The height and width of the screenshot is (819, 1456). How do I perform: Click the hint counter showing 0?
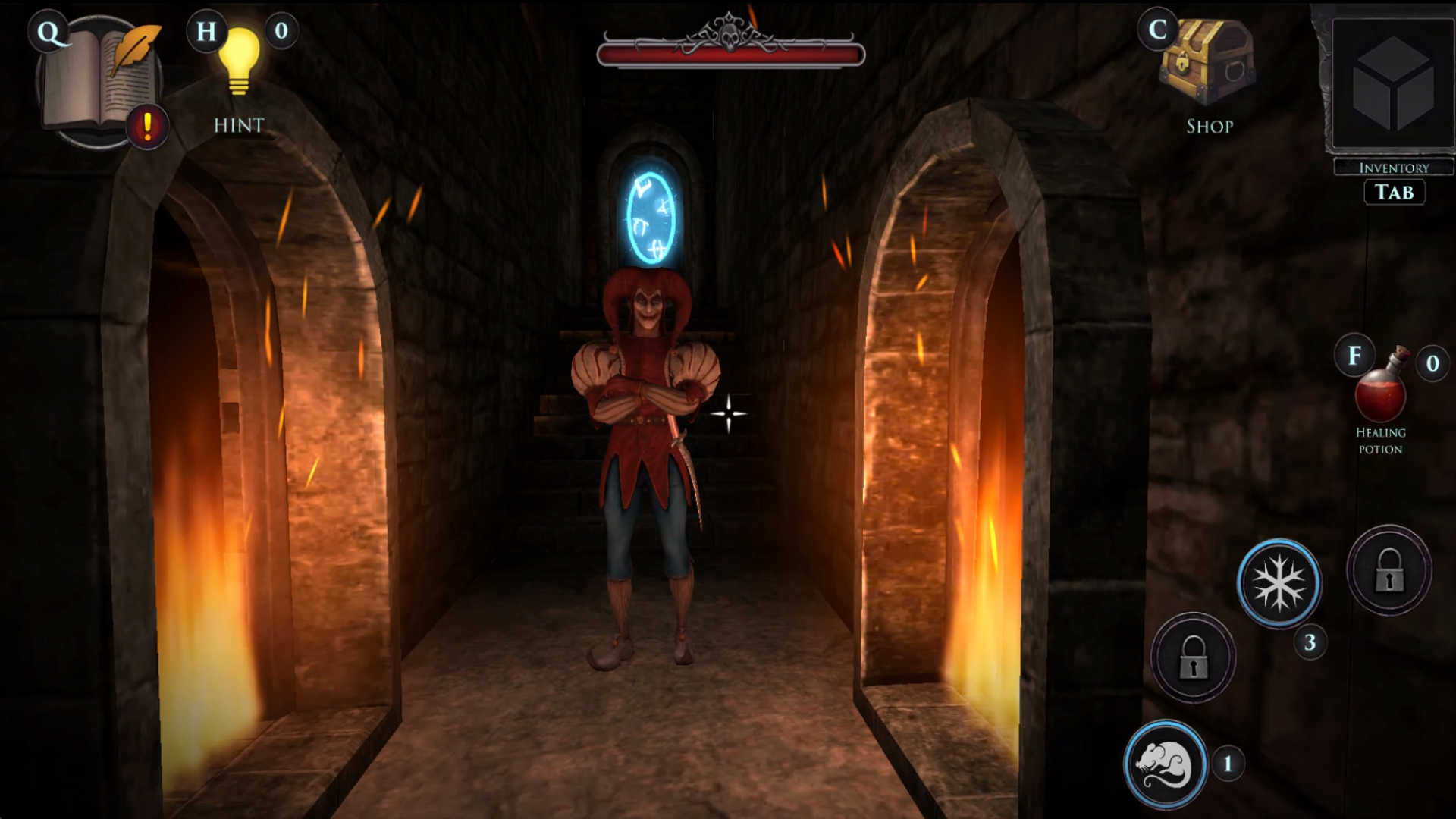click(281, 33)
